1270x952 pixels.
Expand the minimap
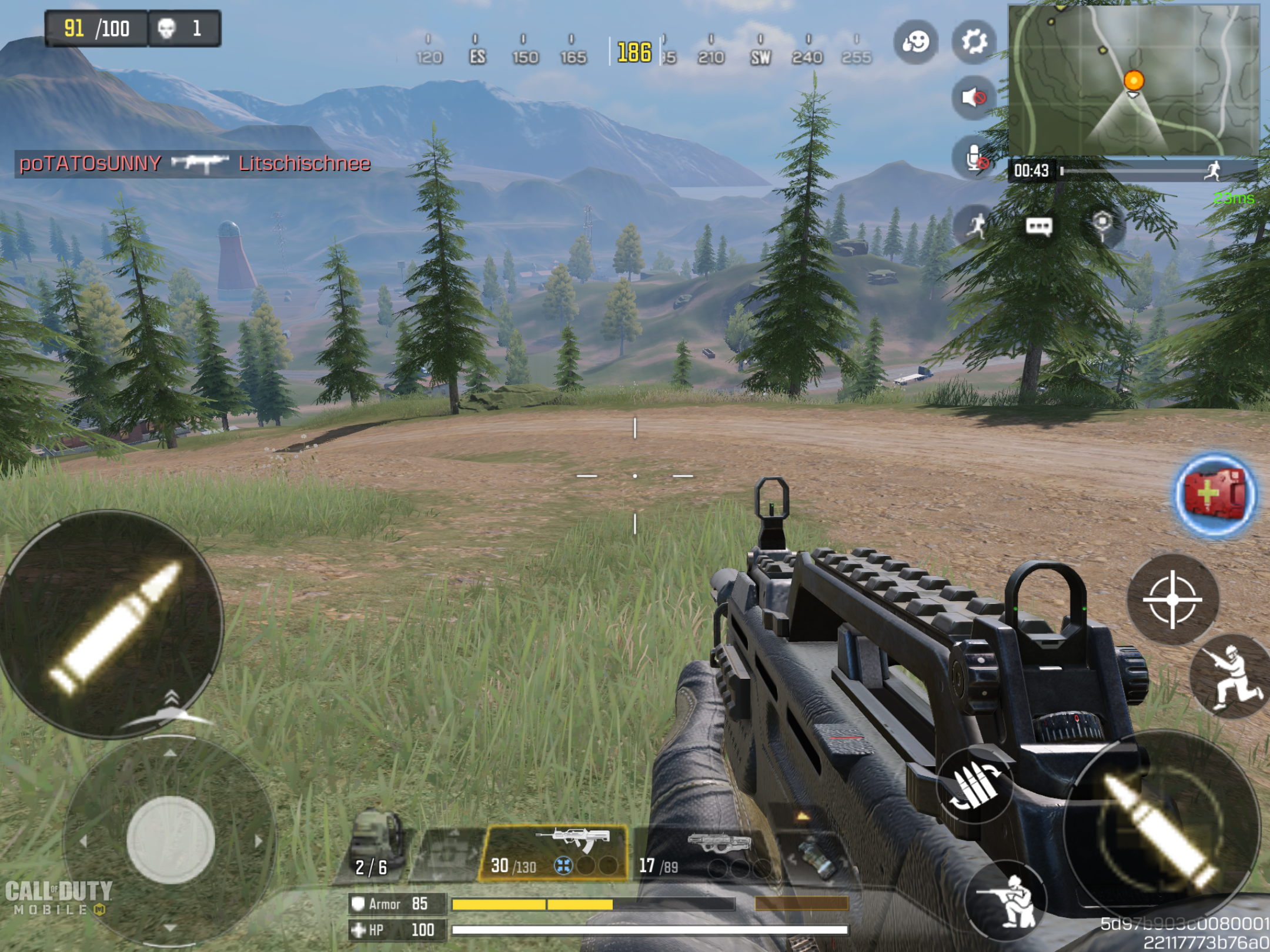click(x=1134, y=81)
